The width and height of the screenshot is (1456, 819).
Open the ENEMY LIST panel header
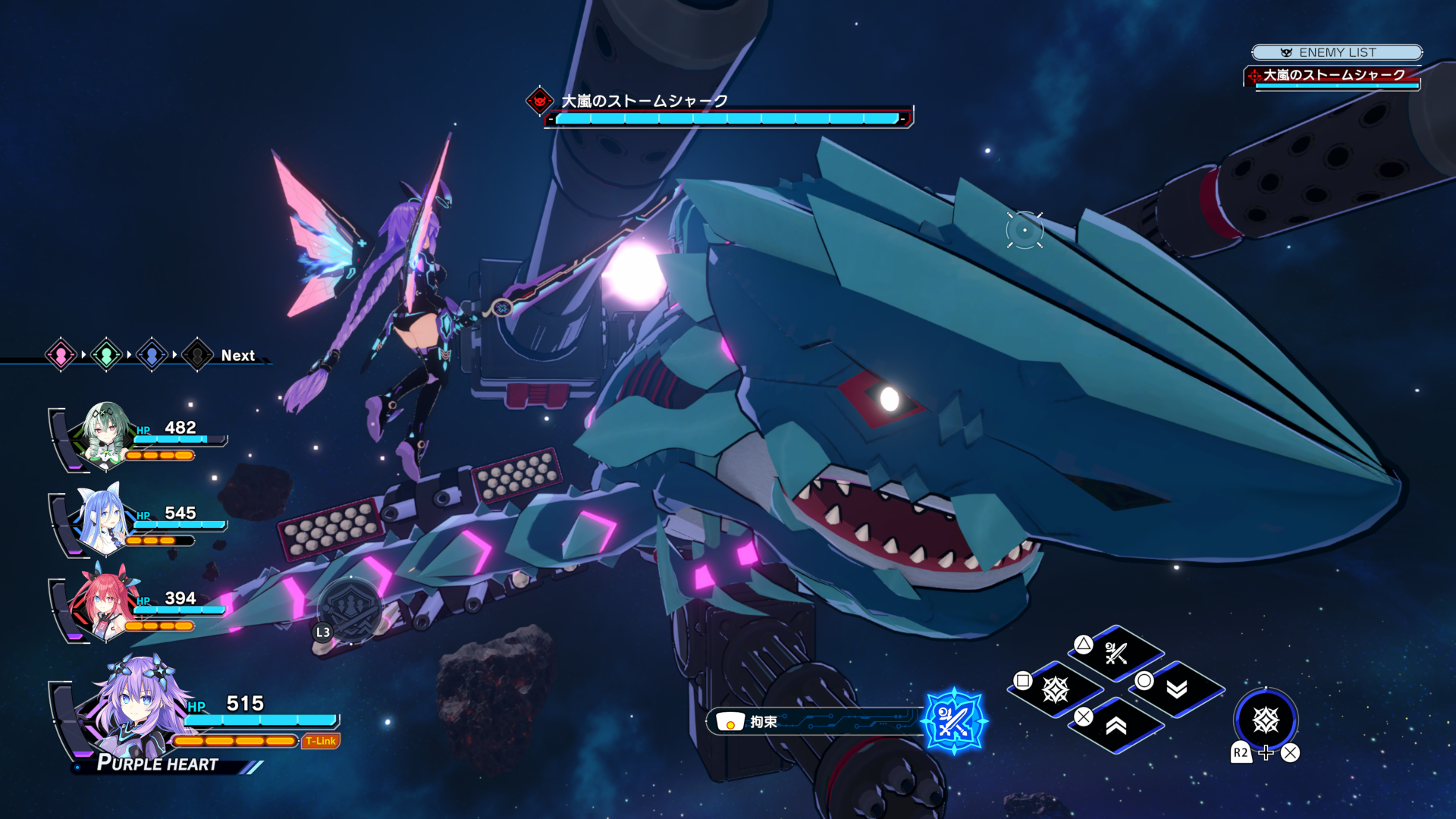(1336, 52)
